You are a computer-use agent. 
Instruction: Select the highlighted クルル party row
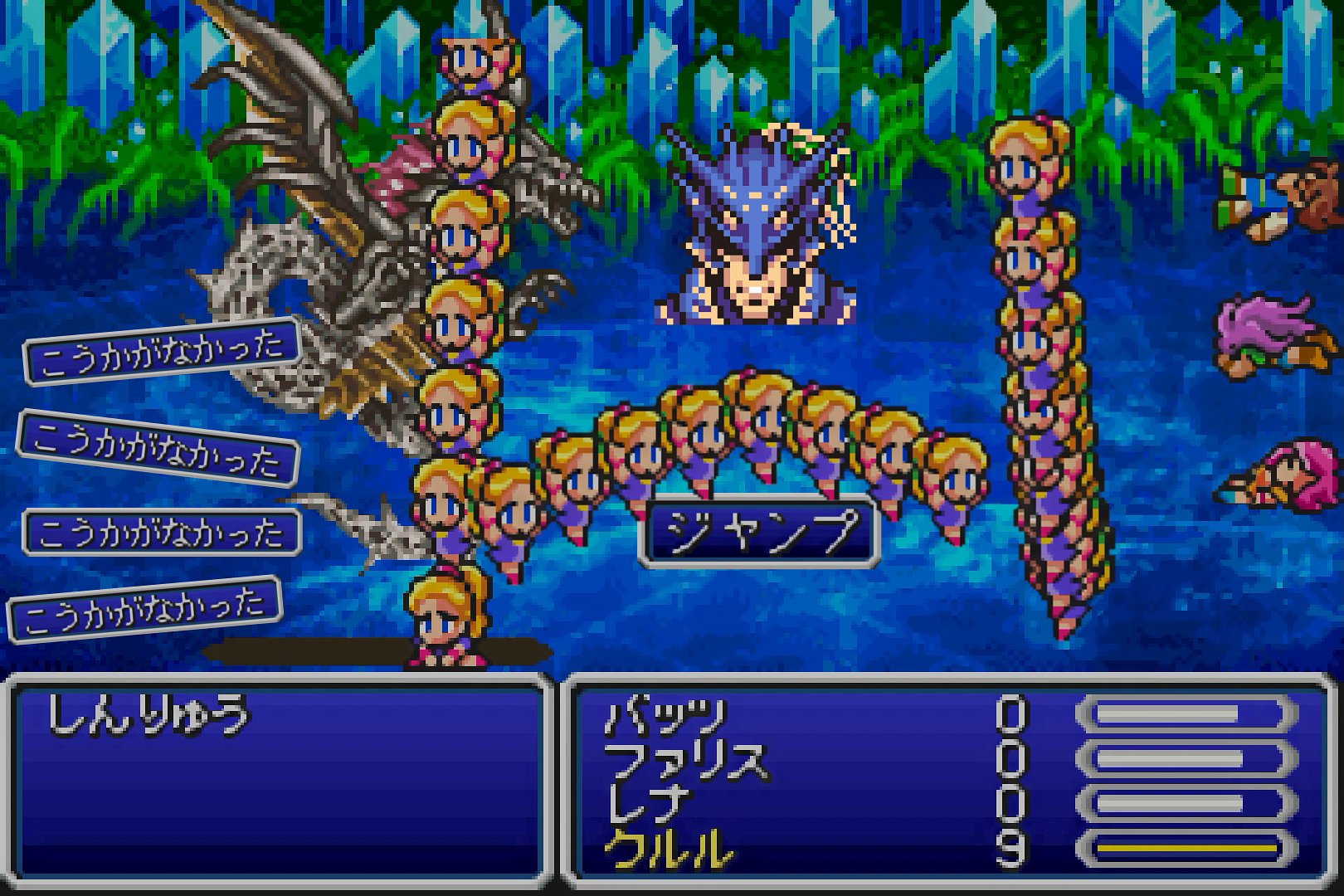pyautogui.click(x=670, y=850)
